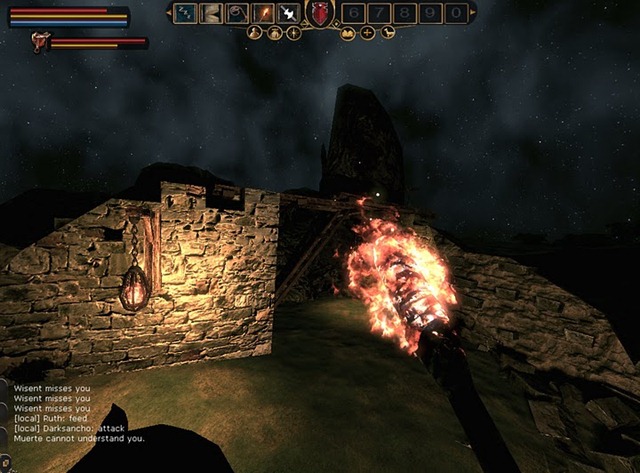640x473 pixels.
Task: Select hotbar slot number 9
Action: pyautogui.click(x=430, y=13)
